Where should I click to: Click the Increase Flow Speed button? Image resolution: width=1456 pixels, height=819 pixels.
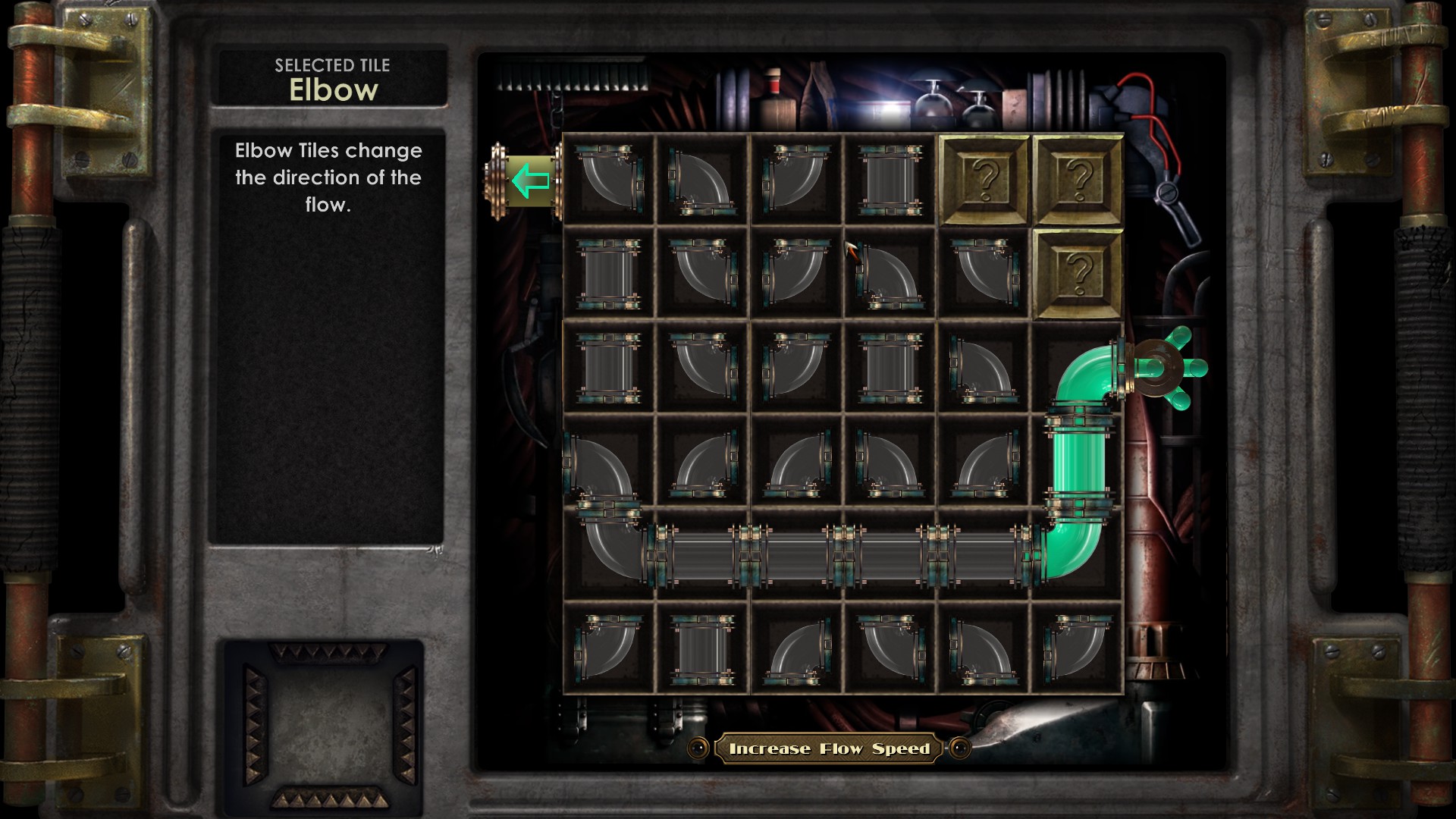828,748
